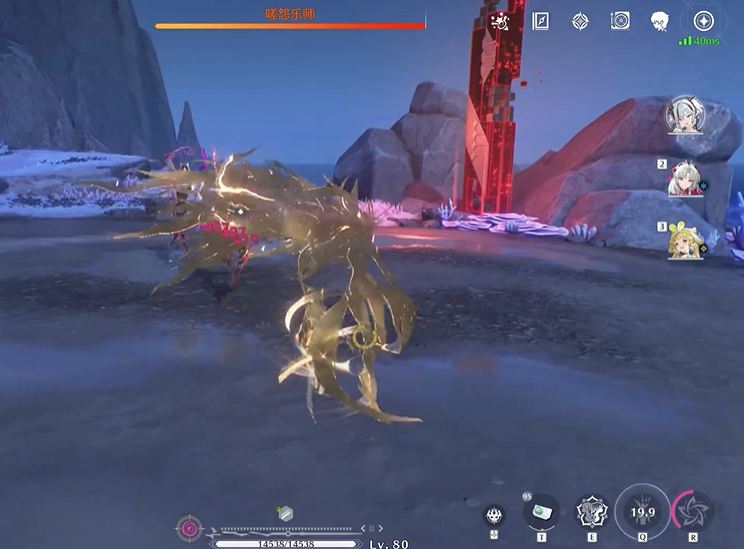Use the green utility item with count 95
The width and height of the screenshot is (744, 549).
coord(542,512)
